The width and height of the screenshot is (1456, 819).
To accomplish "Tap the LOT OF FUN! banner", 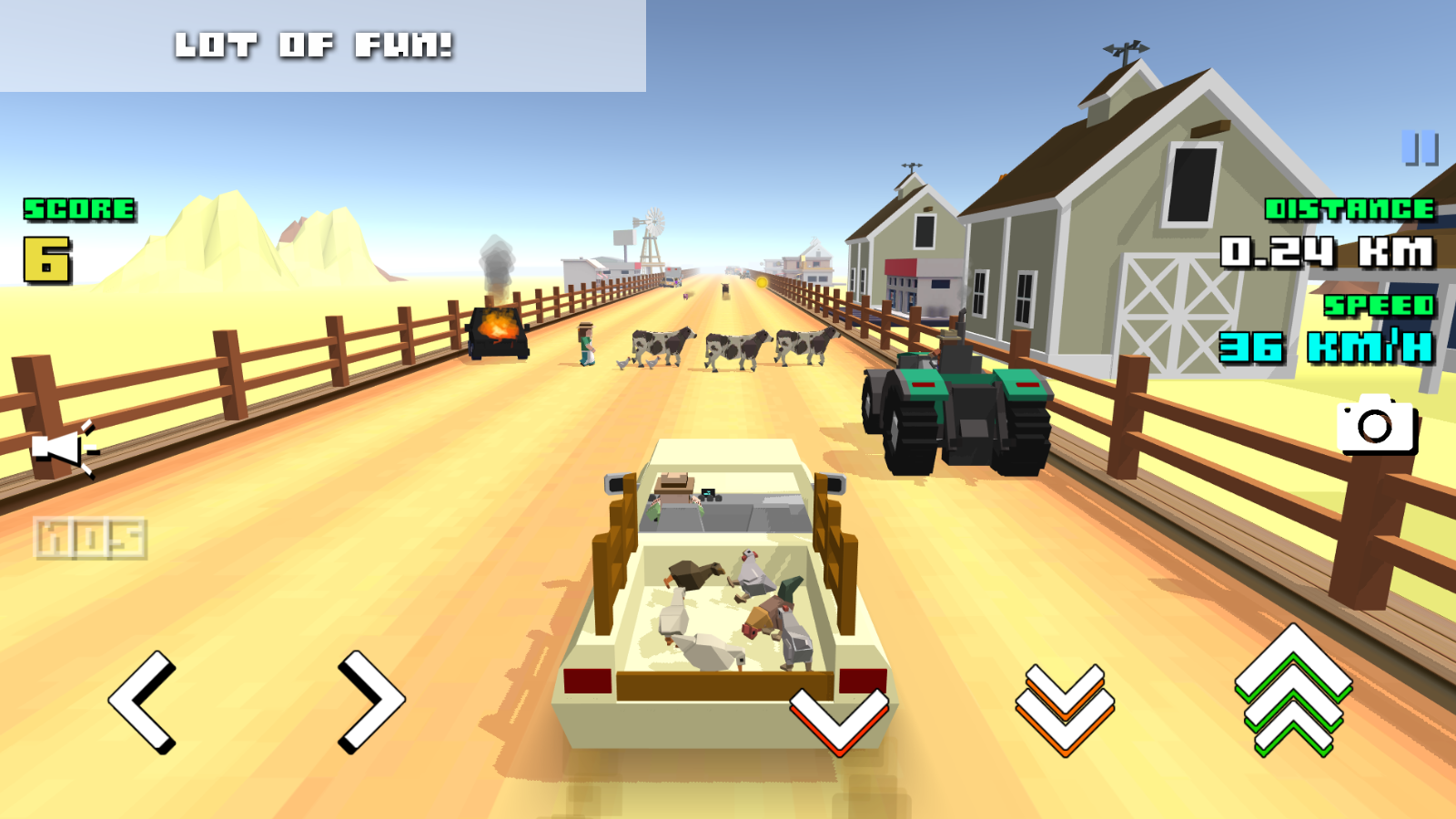I will pos(316,44).
